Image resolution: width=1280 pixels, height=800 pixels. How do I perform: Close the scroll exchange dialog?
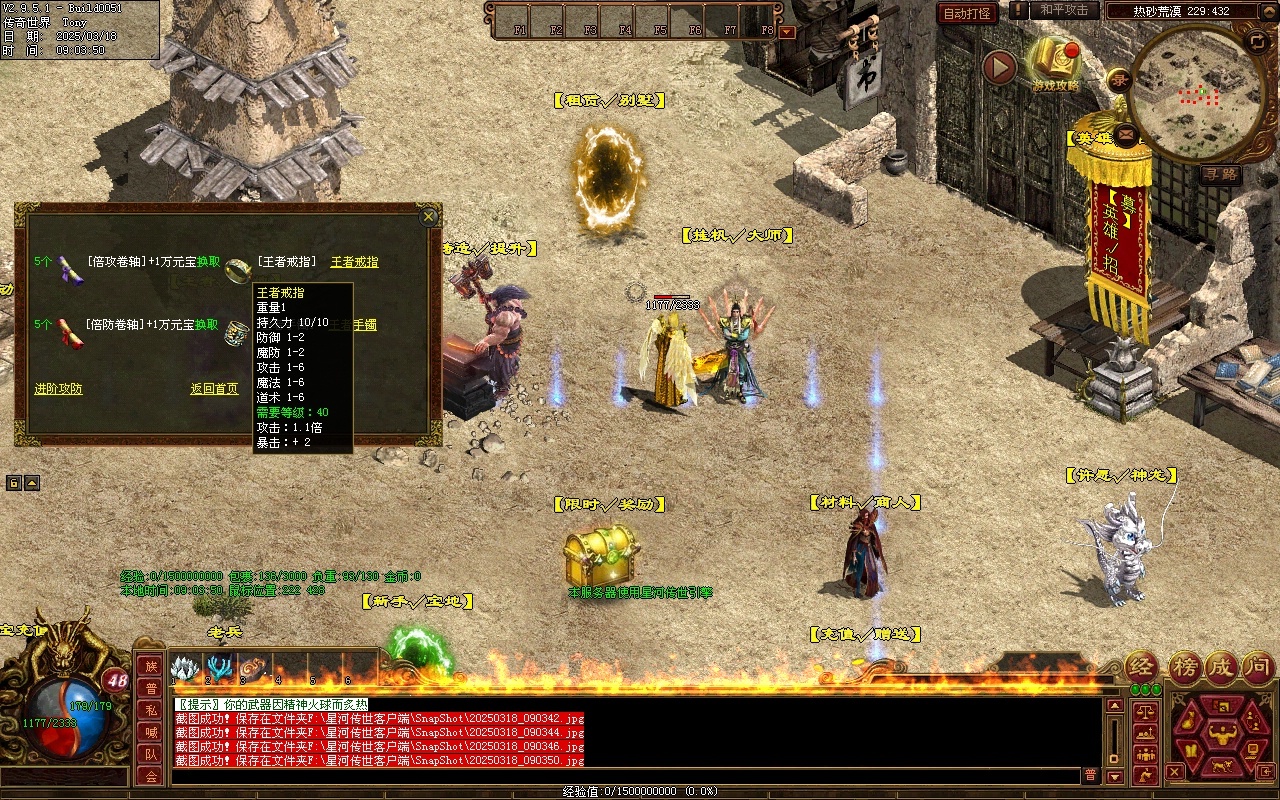[x=429, y=216]
